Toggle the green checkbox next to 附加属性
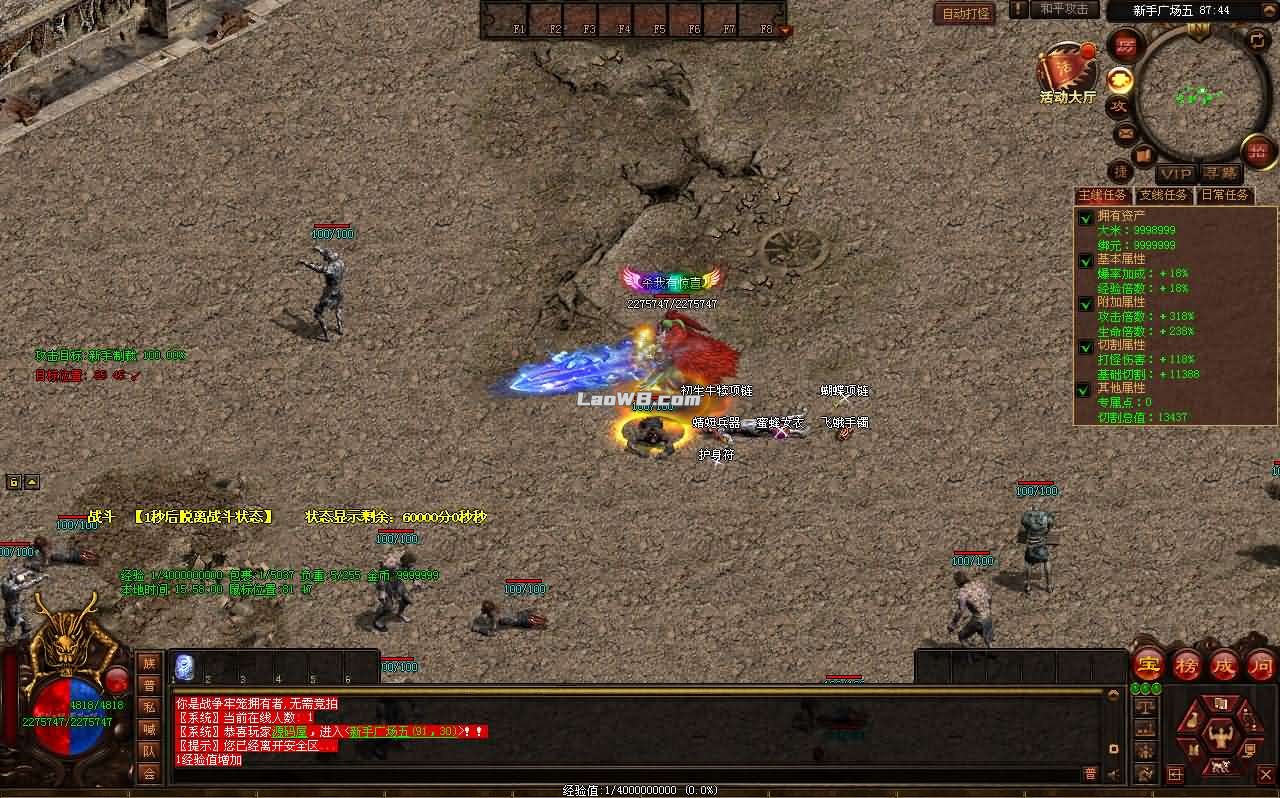 pos(1086,302)
